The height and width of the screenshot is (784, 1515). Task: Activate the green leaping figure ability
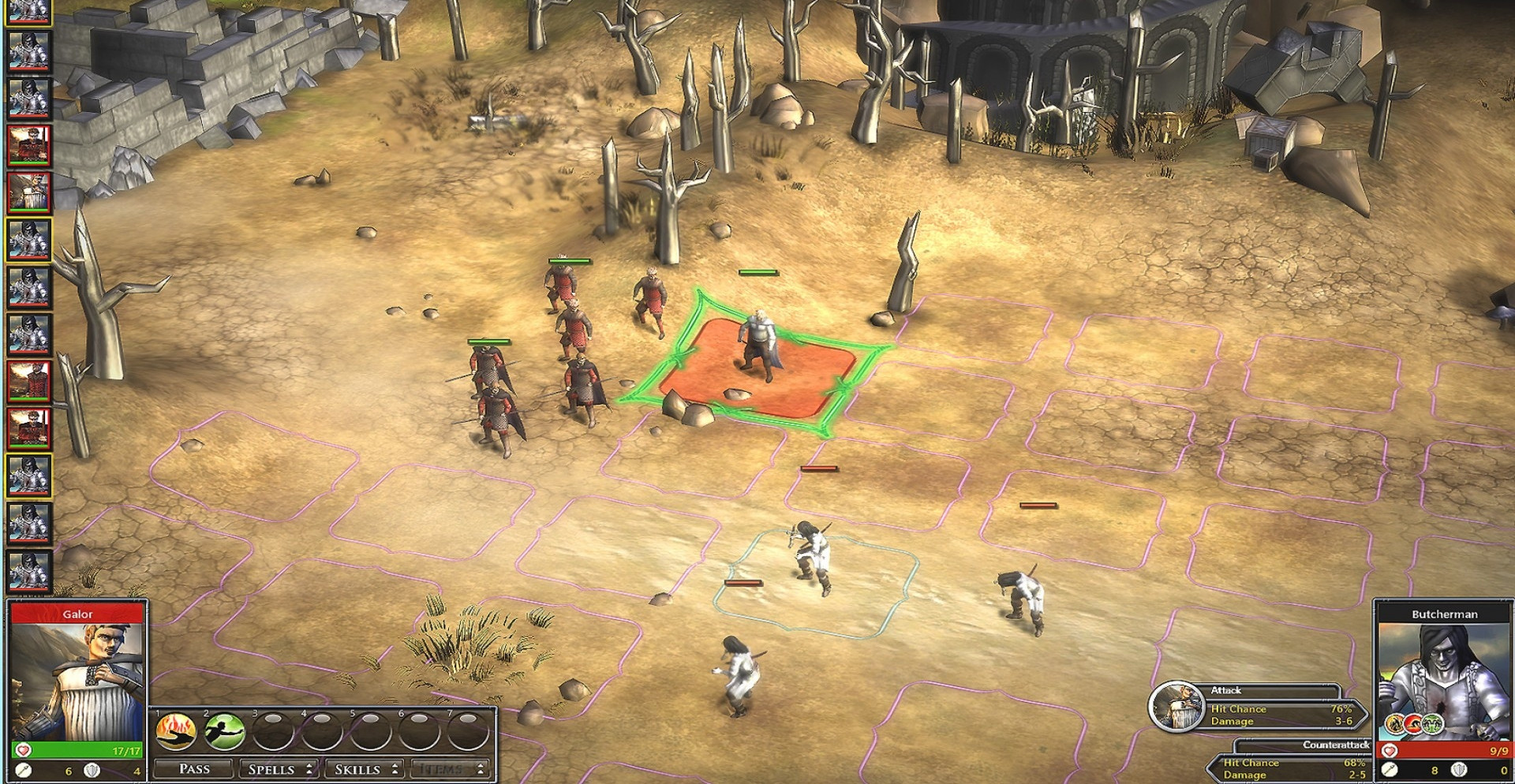coord(224,730)
